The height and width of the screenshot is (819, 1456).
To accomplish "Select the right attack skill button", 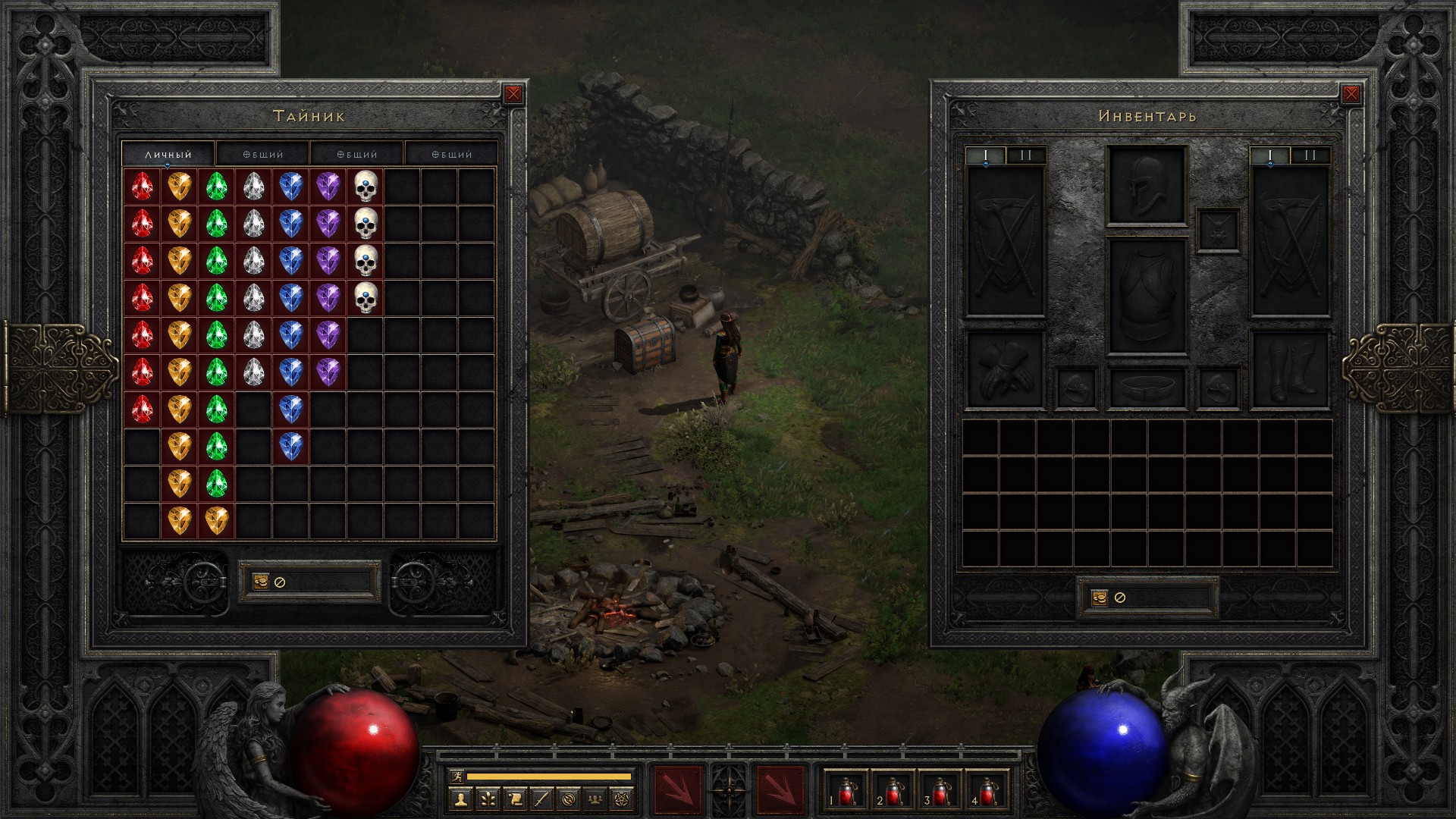I will pos(780,790).
